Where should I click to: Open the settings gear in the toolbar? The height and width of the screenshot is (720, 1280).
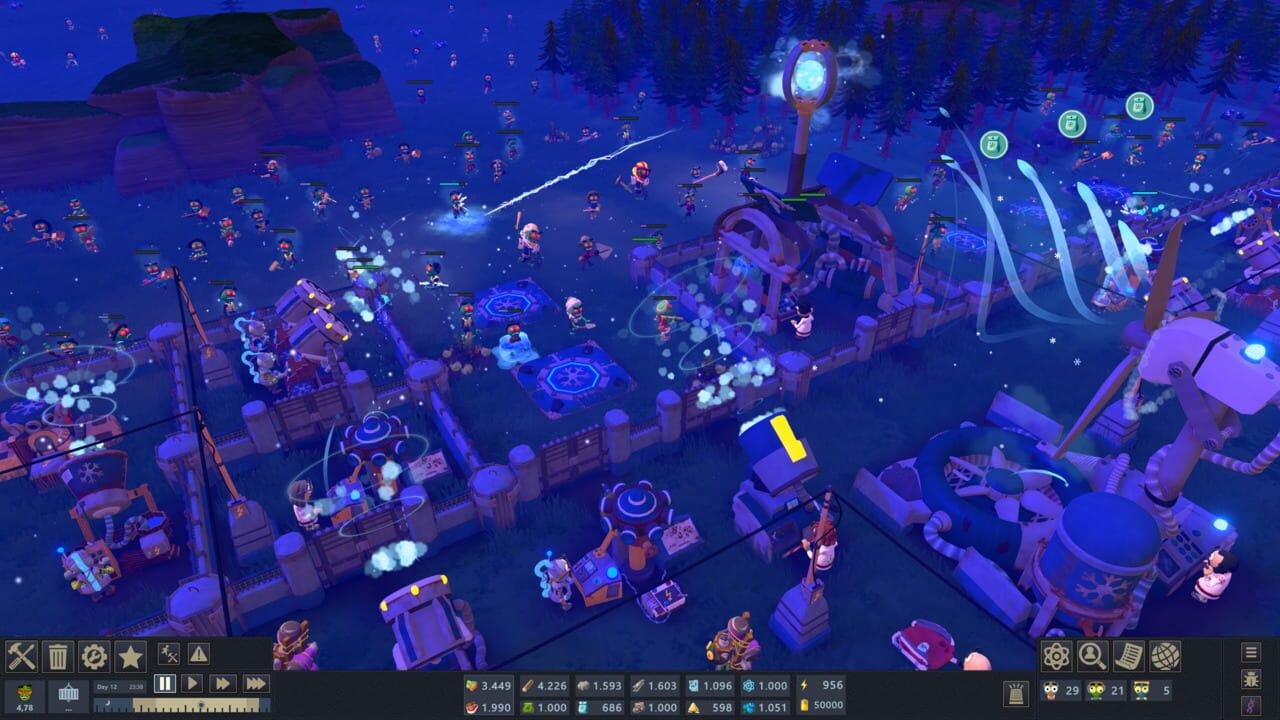point(94,658)
